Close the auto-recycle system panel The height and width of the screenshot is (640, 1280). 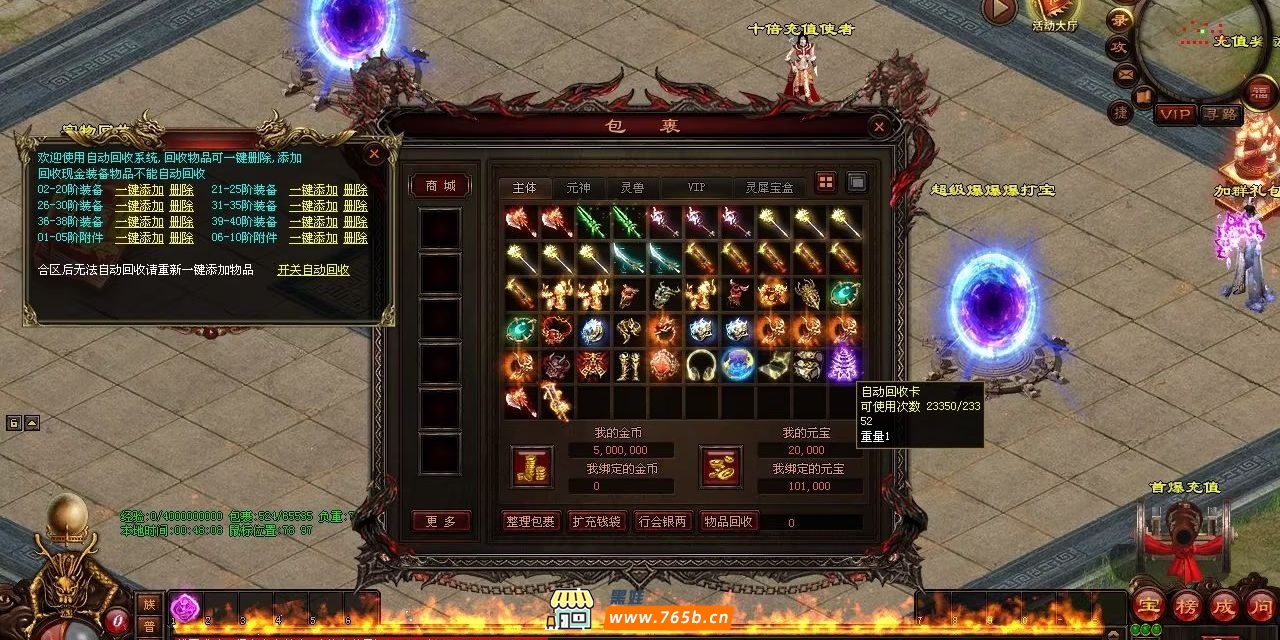tap(373, 154)
